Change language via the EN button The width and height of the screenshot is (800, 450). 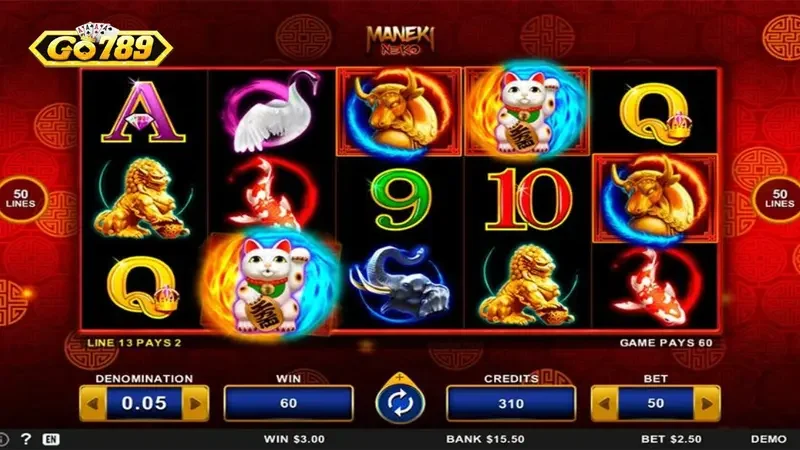(x=51, y=439)
